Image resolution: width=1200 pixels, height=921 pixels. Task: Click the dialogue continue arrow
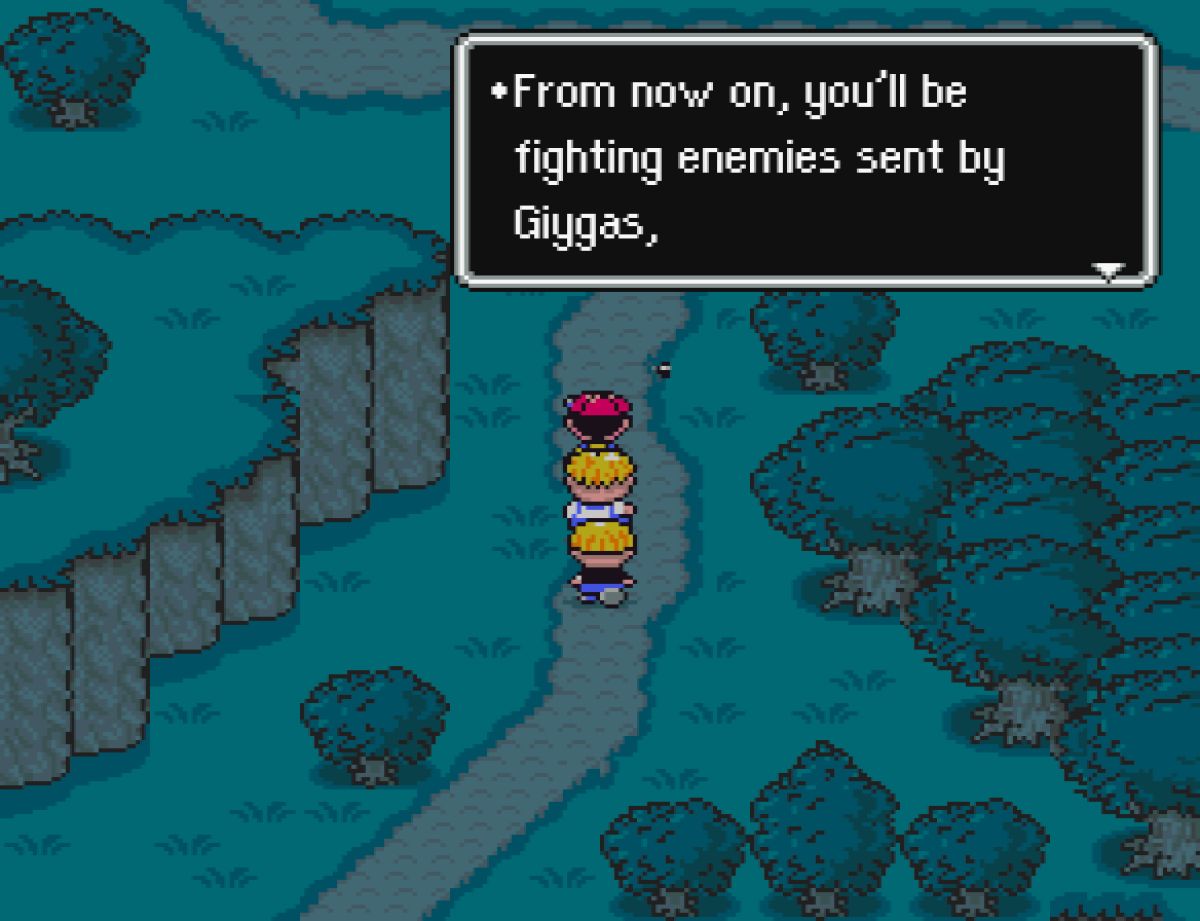click(1108, 270)
